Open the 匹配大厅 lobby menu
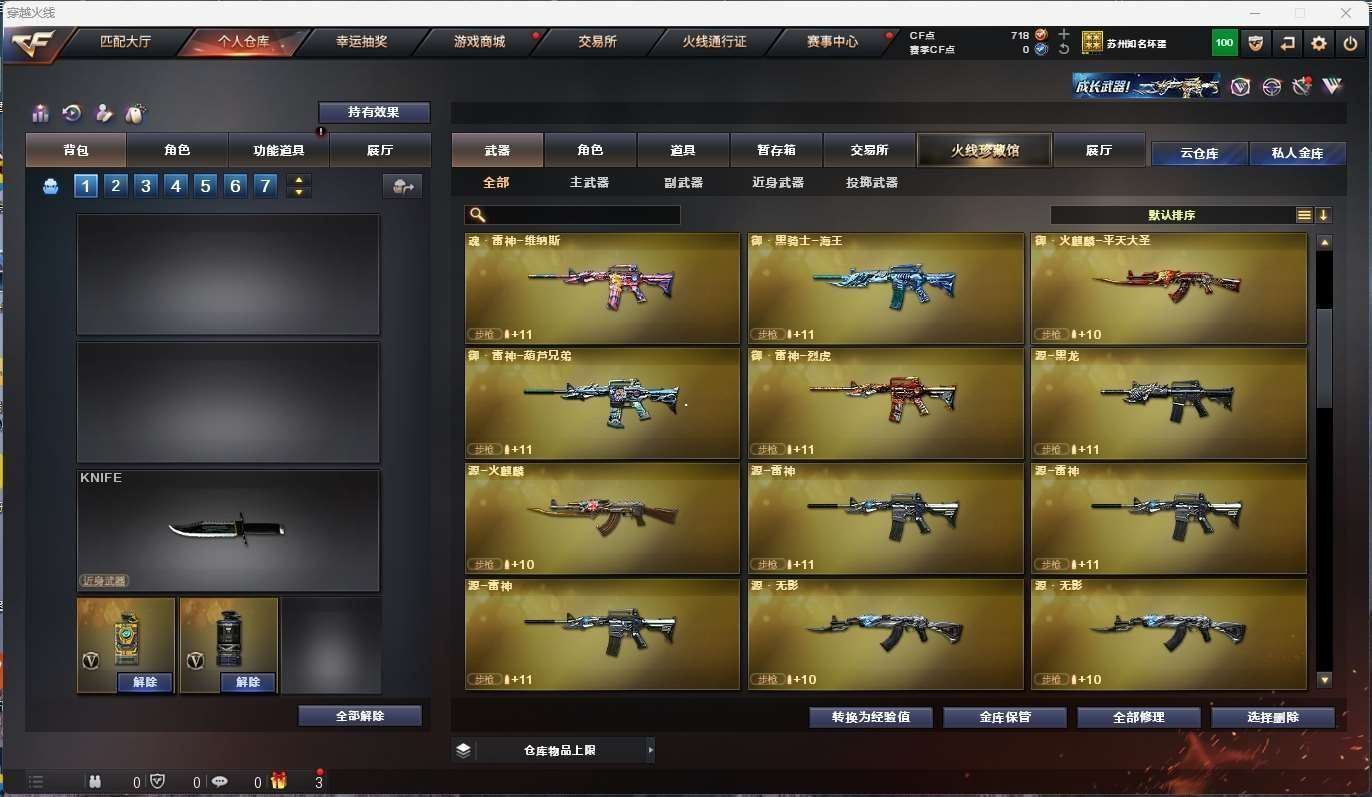The width and height of the screenshot is (1372, 797). [125, 42]
